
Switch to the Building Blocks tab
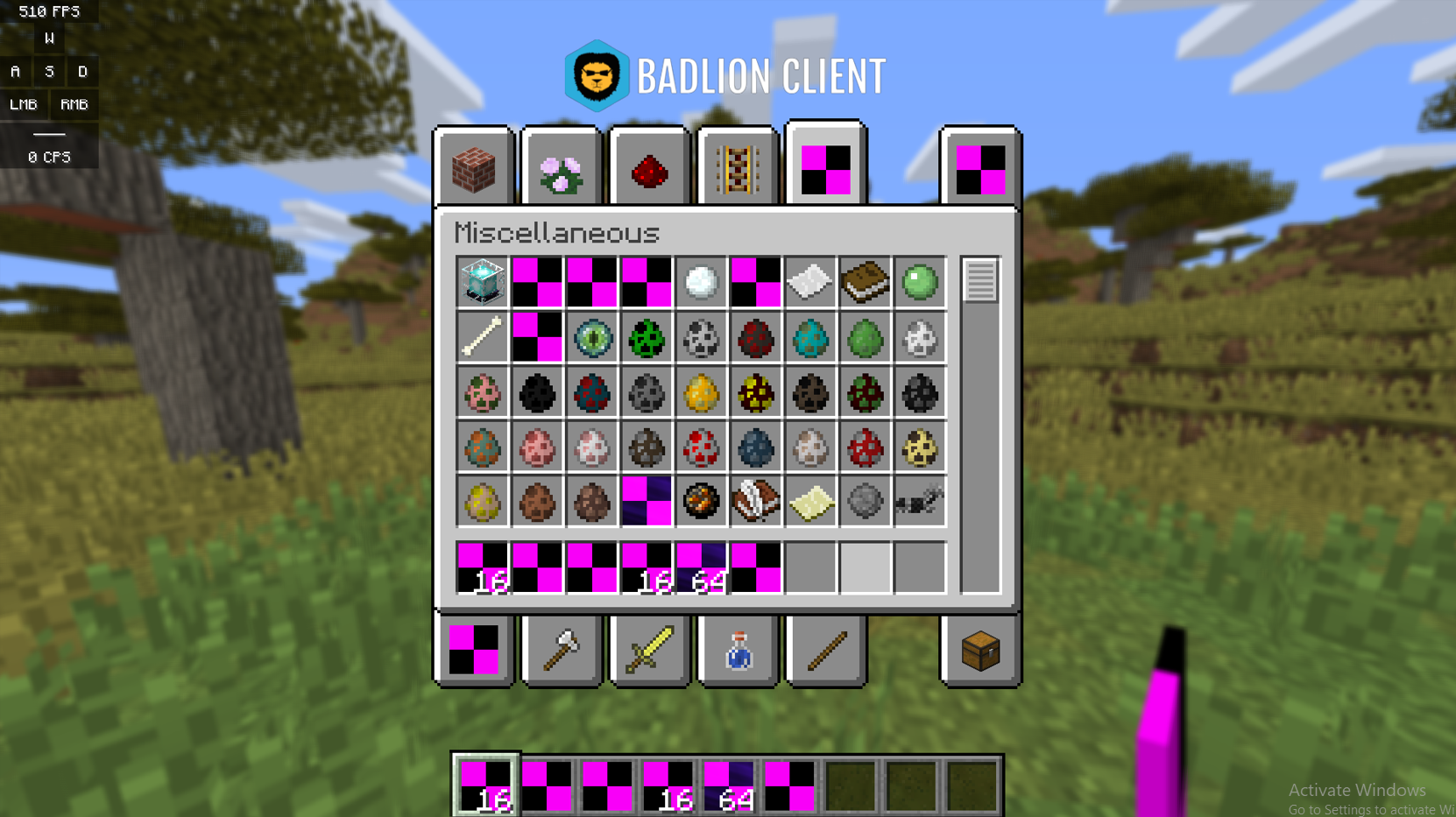tap(472, 166)
